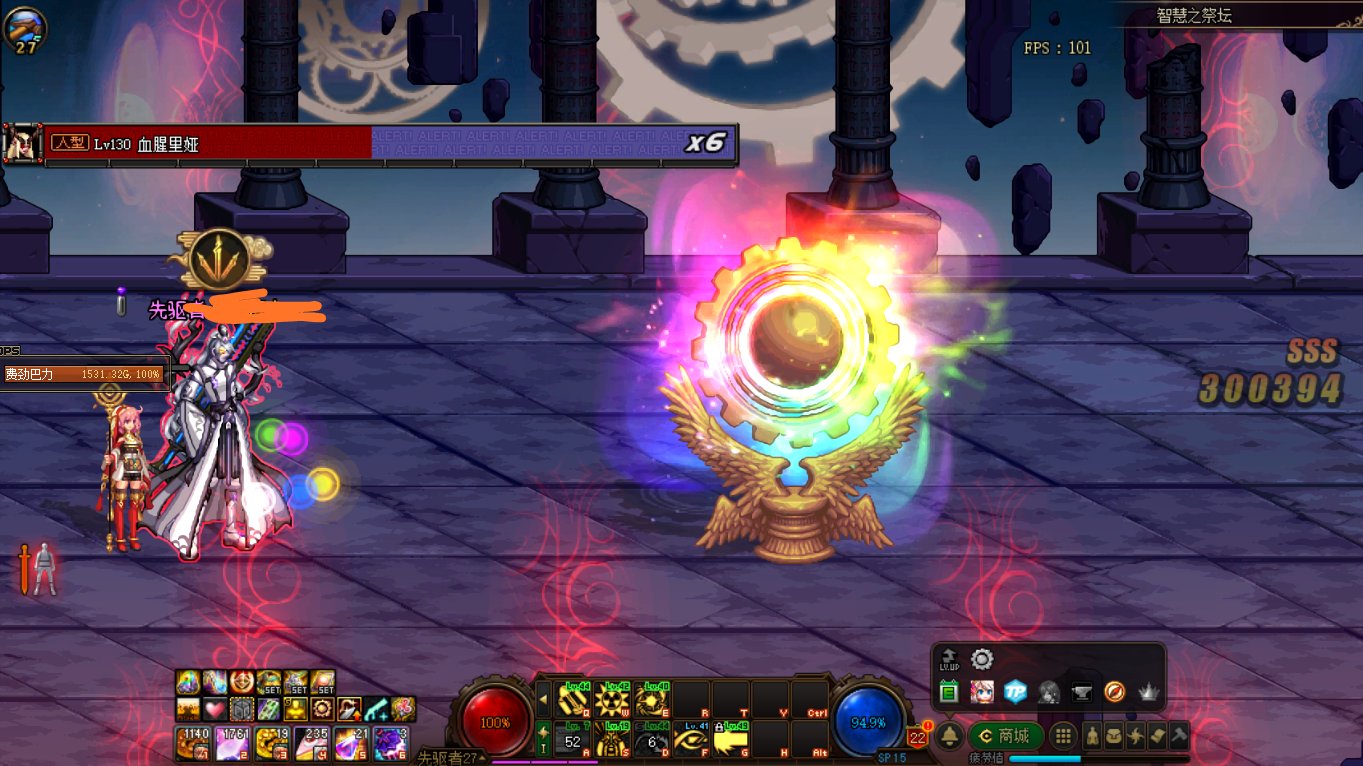The height and width of the screenshot is (766, 1363).
Task: Use the purple crystal item in slot 6
Action: click(x=391, y=743)
